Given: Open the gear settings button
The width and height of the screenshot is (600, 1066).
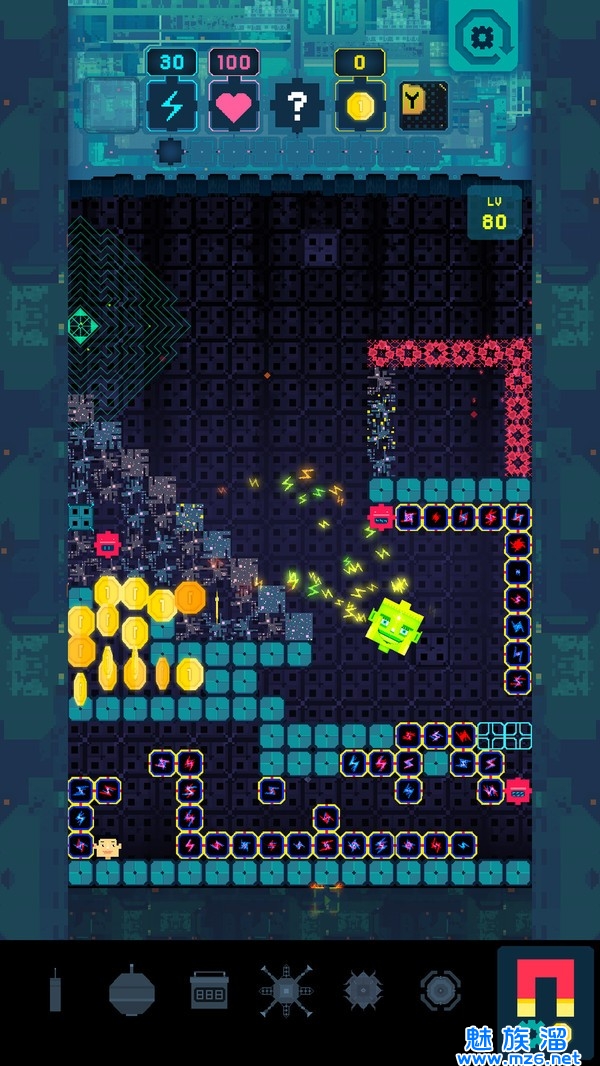Looking at the screenshot, I should 481,38.
